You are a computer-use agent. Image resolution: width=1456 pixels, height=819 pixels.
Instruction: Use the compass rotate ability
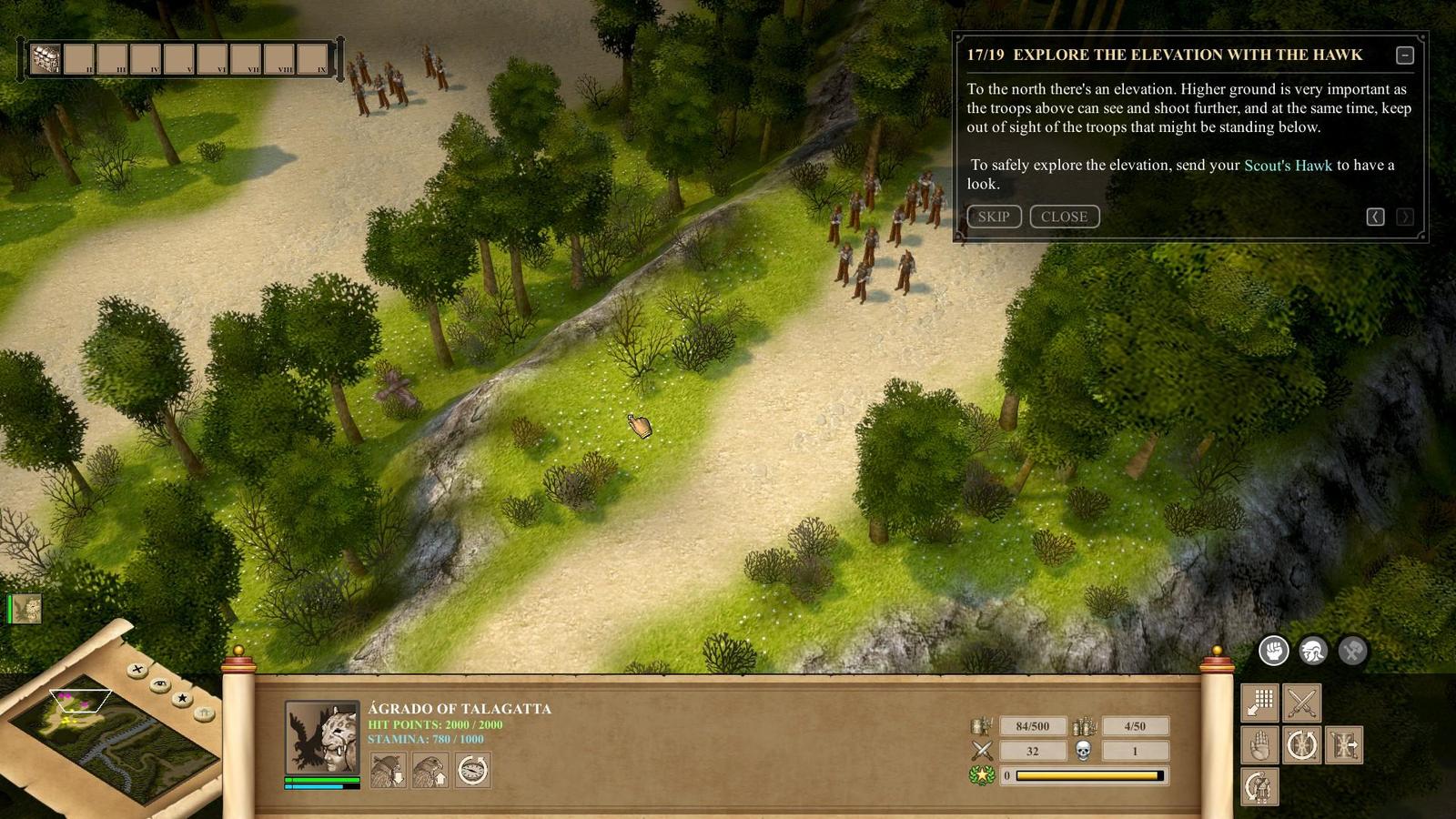coord(472,770)
